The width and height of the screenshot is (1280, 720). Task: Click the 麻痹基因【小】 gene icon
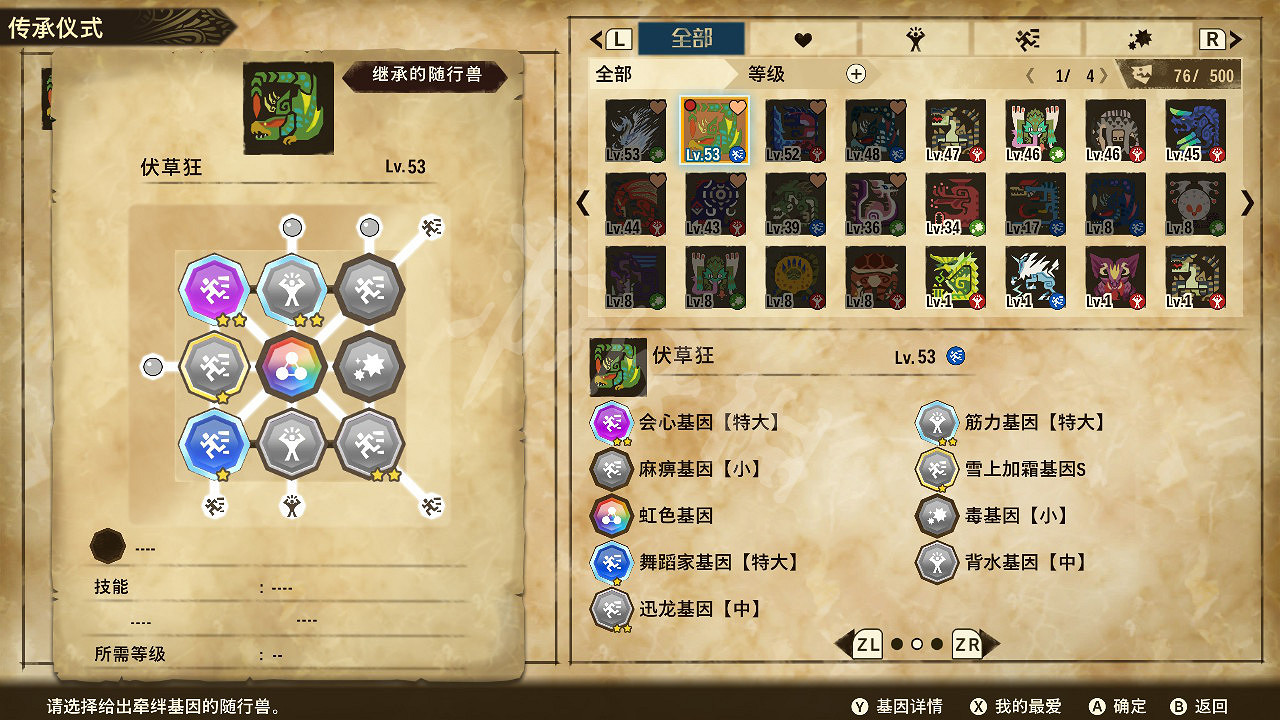click(x=612, y=468)
